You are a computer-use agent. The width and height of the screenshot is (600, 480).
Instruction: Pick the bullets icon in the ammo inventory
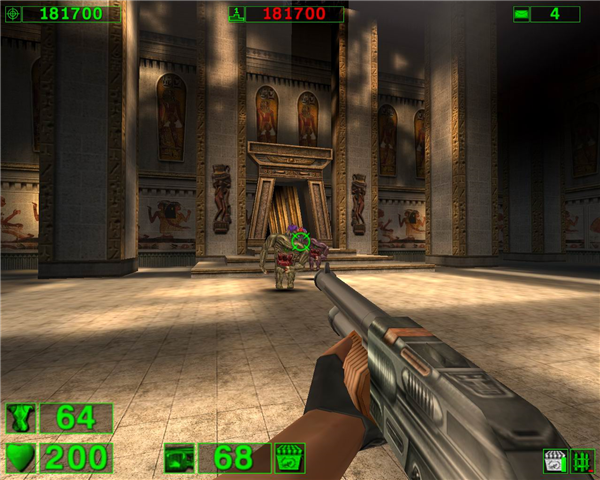coord(582,461)
